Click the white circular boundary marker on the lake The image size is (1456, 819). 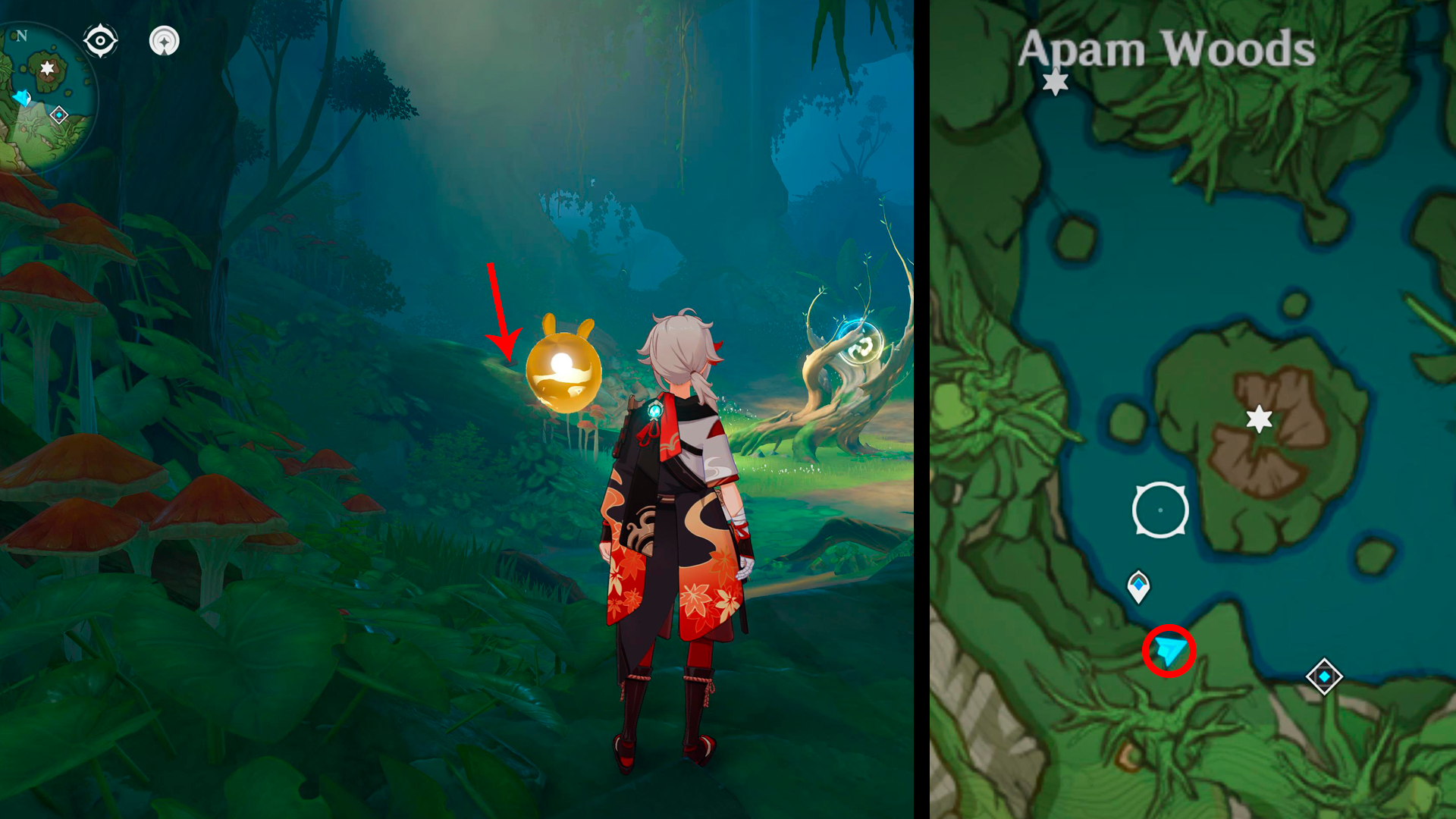[1160, 510]
